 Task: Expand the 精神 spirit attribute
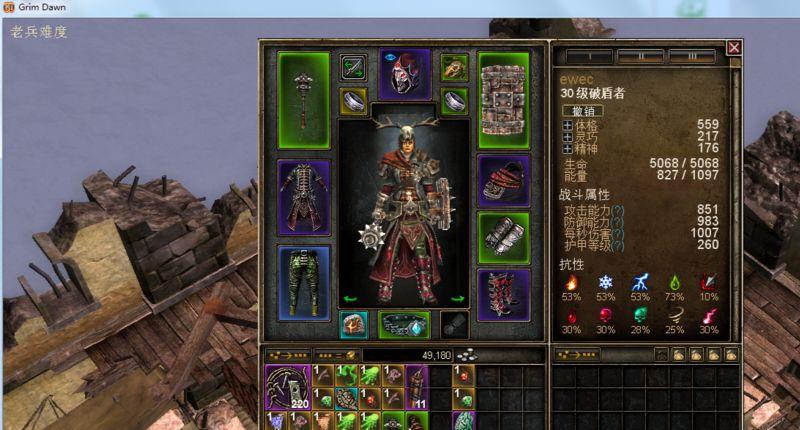pyautogui.click(x=567, y=149)
